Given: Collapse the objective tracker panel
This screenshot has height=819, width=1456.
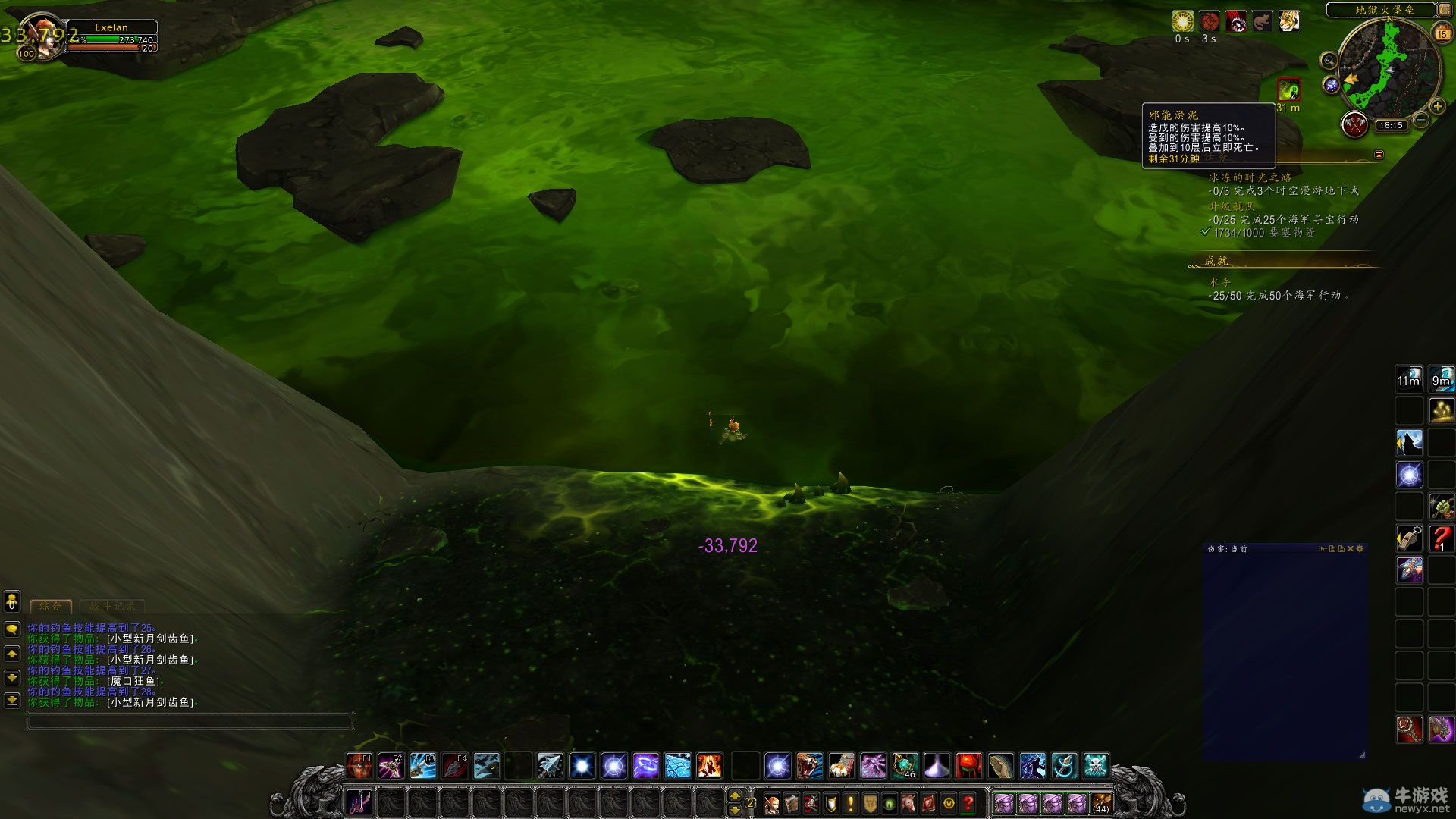Looking at the screenshot, I should pyautogui.click(x=1379, y=155).
